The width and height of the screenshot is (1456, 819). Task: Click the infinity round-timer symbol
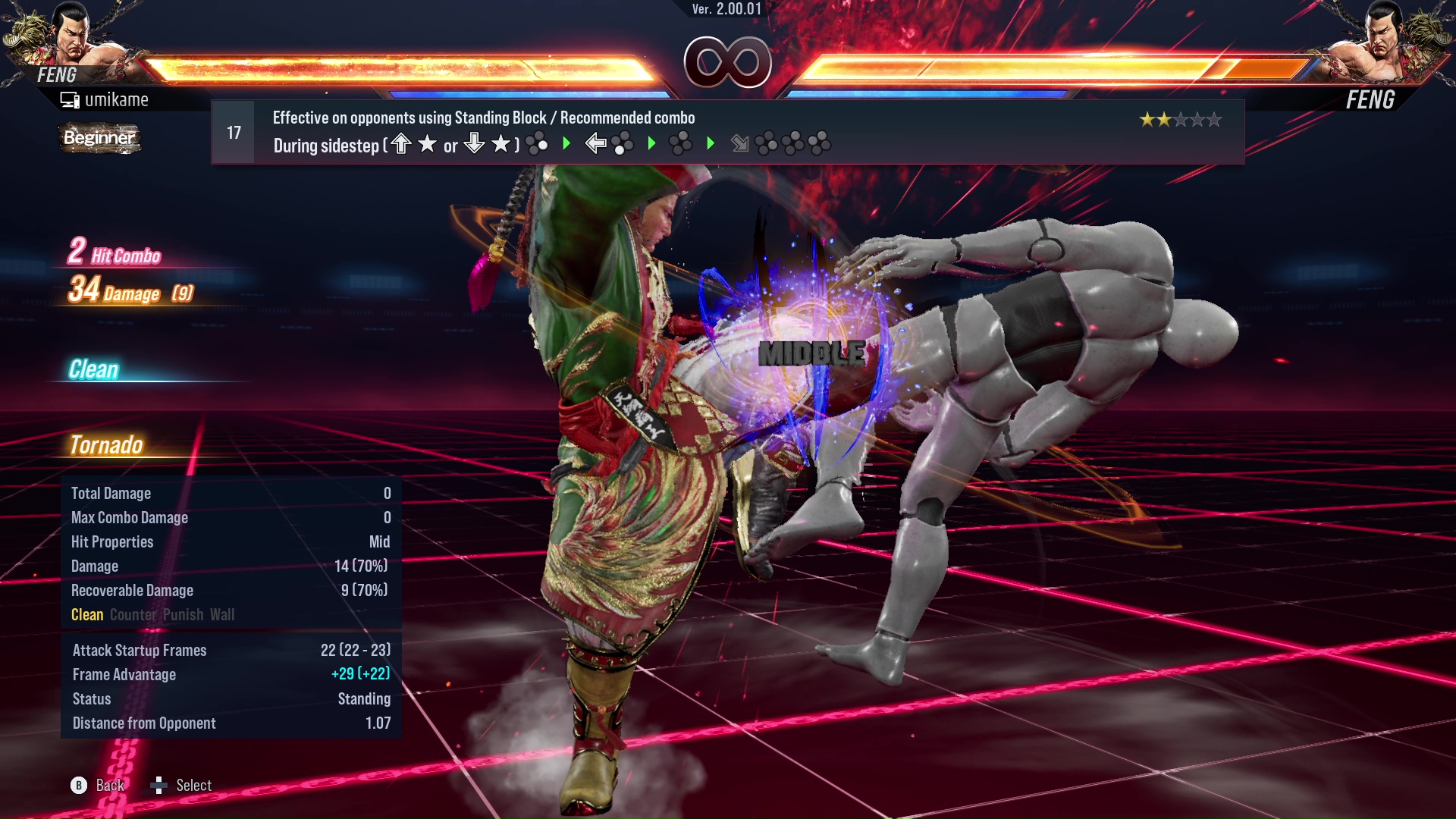(728, 61)
